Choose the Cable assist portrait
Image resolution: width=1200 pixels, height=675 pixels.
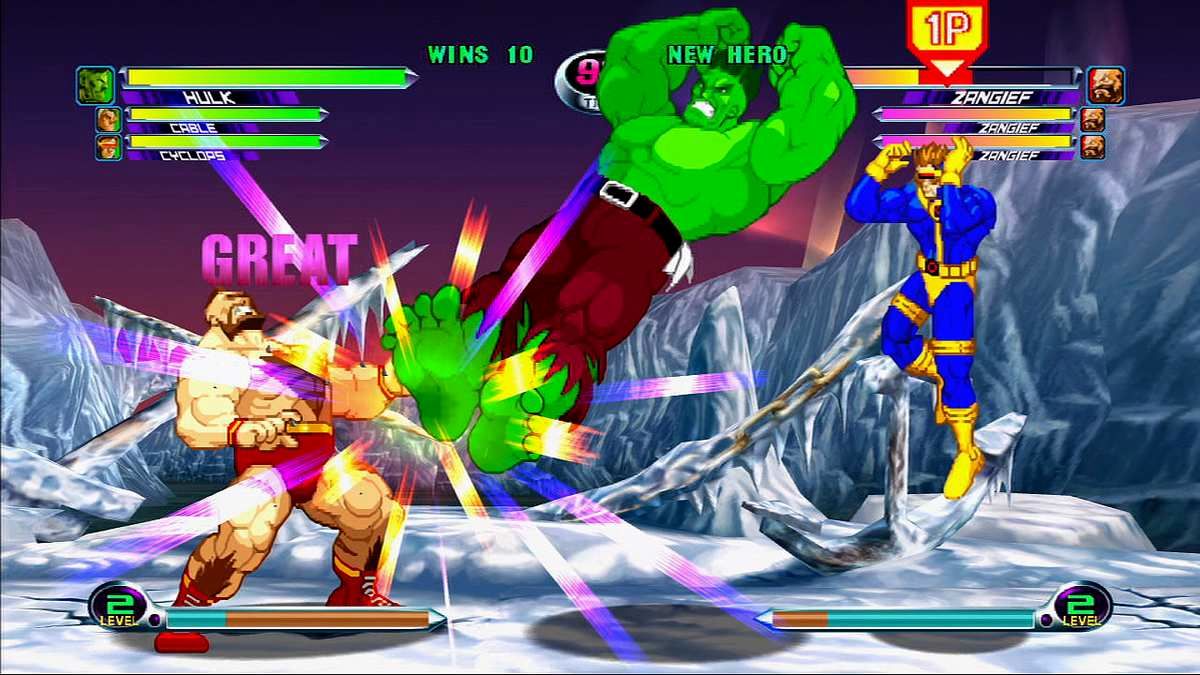pos(108,120)
